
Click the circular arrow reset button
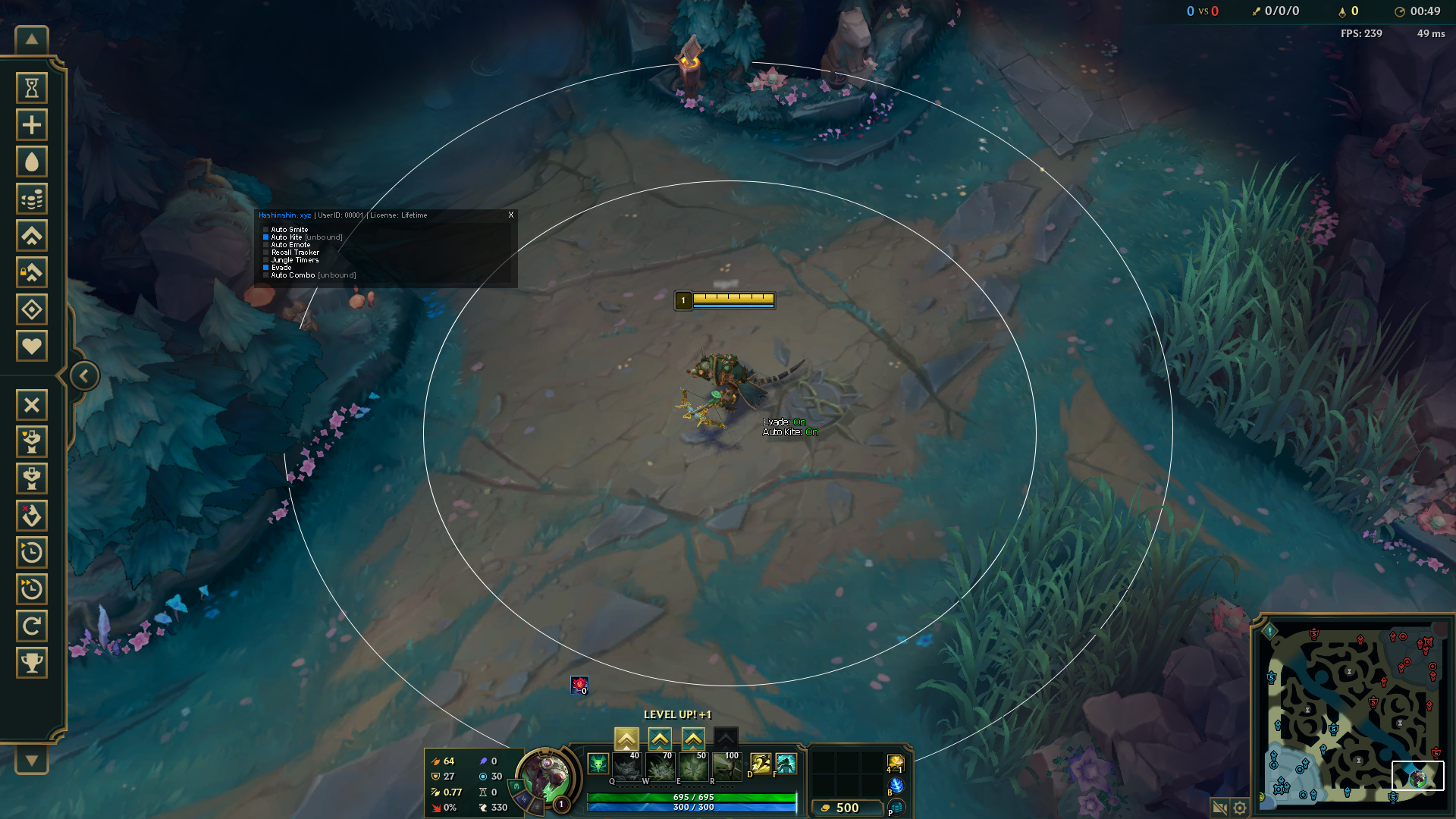click(32, 626)
